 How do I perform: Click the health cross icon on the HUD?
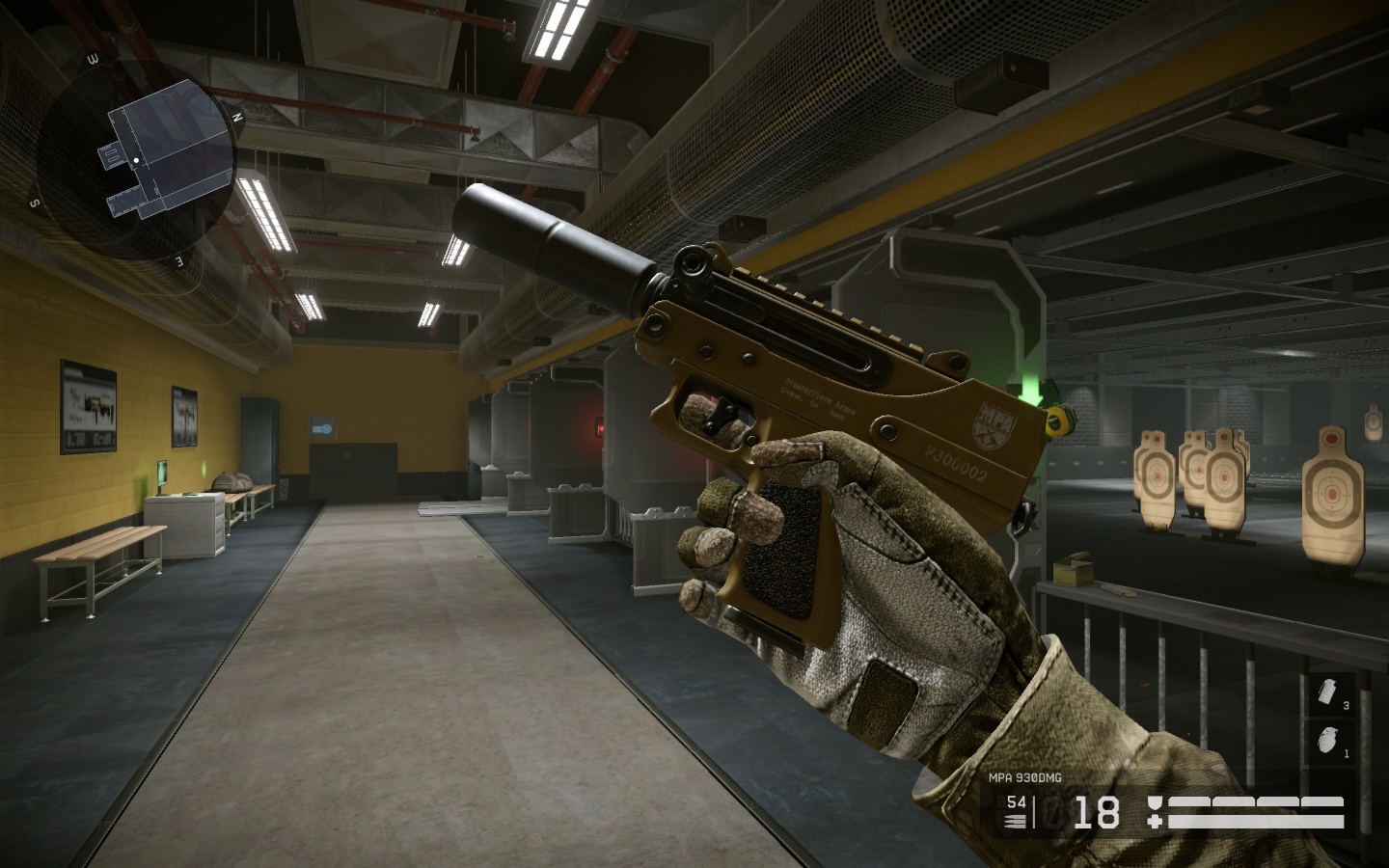tap(1156, 820)
